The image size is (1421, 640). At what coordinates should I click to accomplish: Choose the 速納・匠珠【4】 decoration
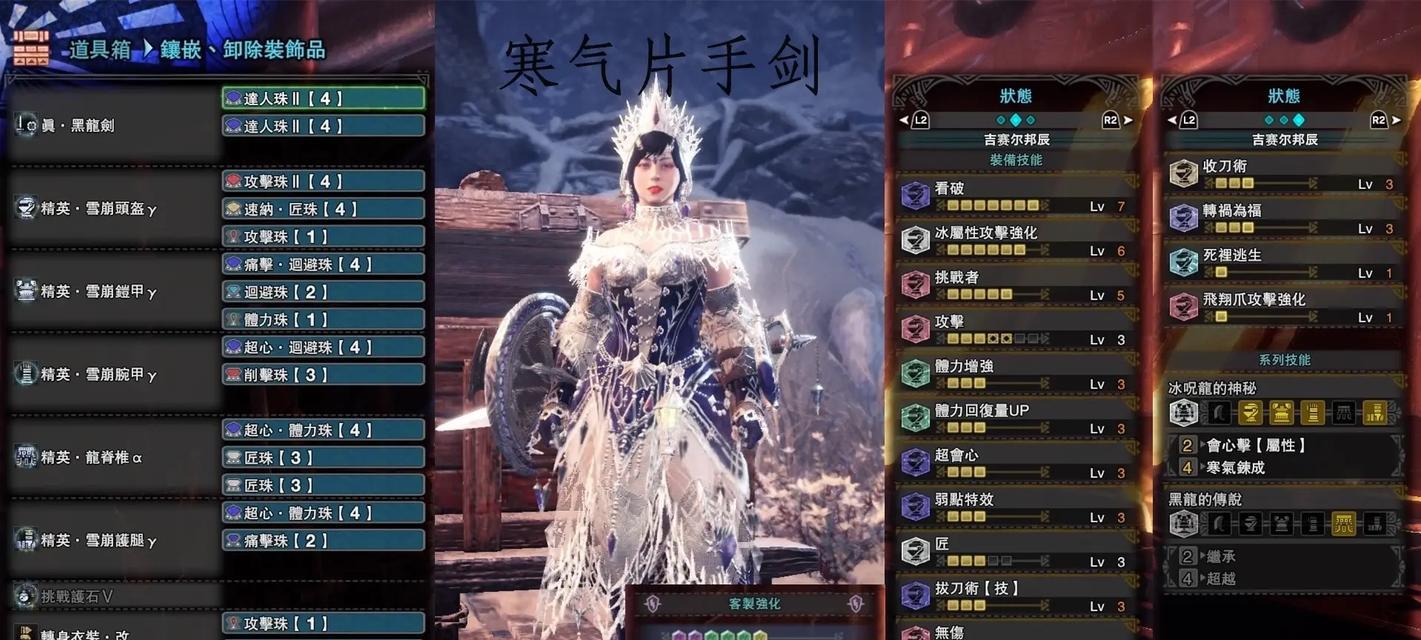pyautogui.click(x=323, y=209)
